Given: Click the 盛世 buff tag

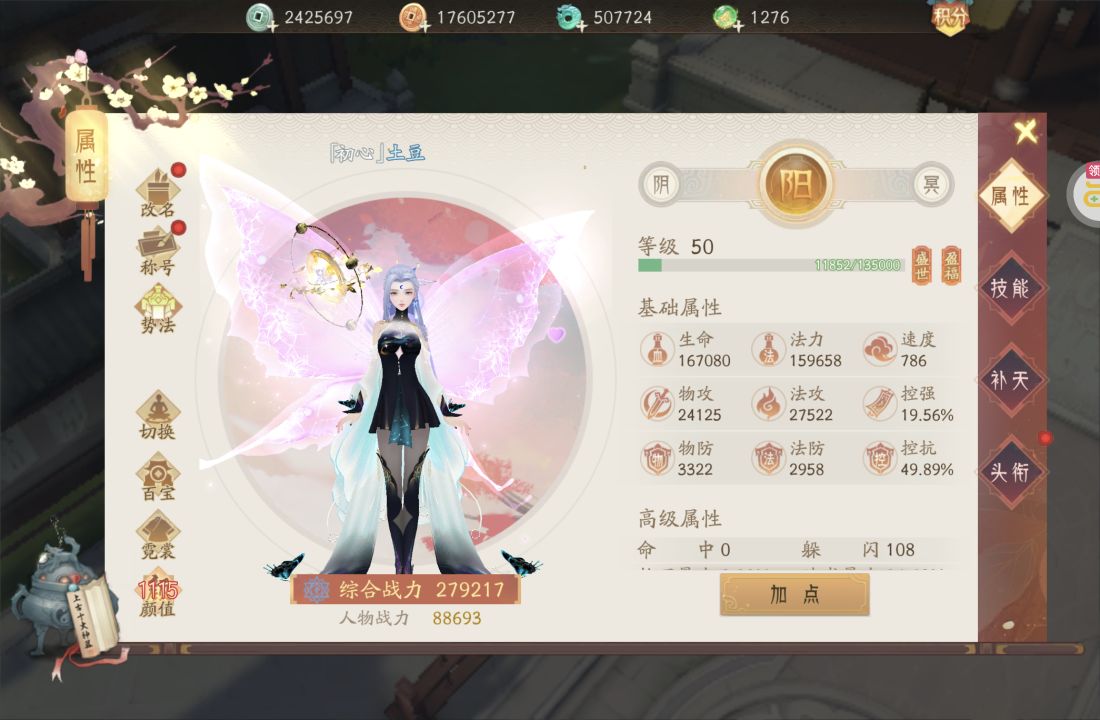Looking at the screenshot, I should 921,265.
